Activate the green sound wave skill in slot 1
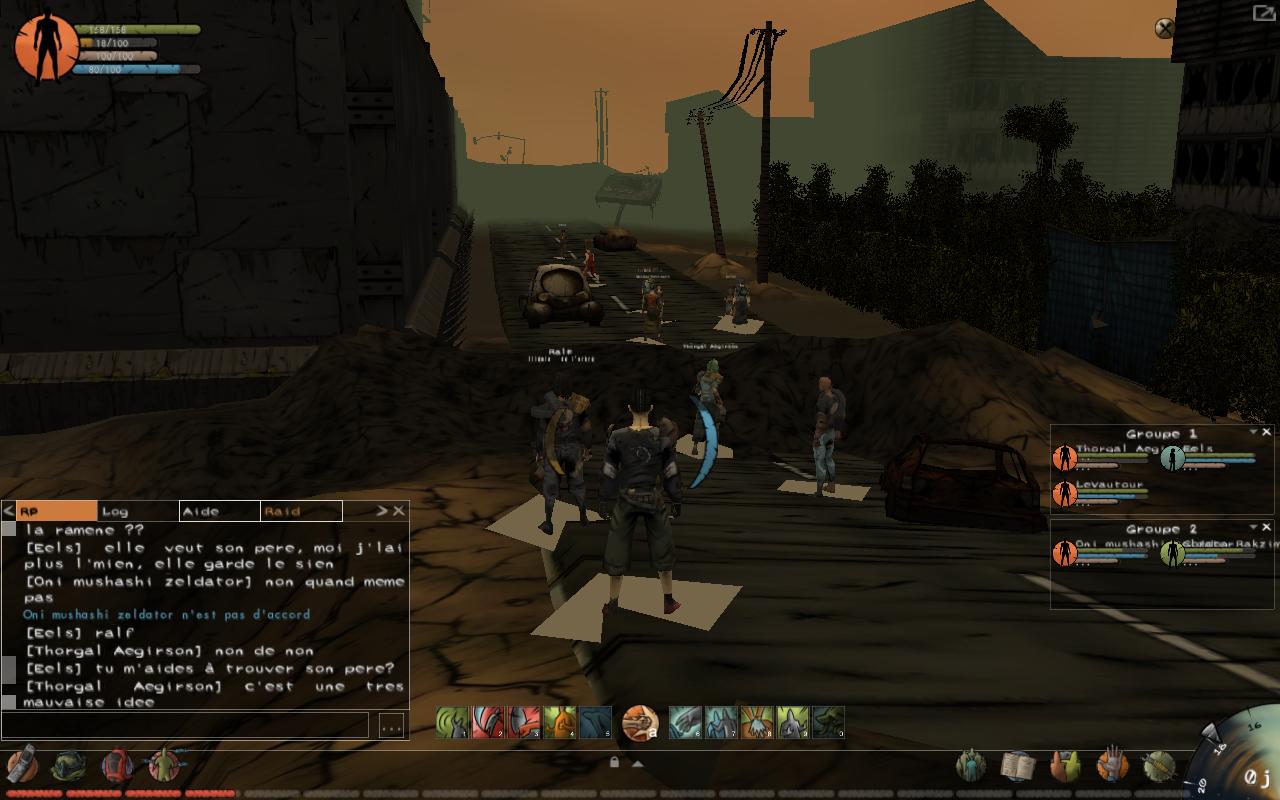This screenshot has width=1280, height=800. pyautogui.click(x=452, y=722)
